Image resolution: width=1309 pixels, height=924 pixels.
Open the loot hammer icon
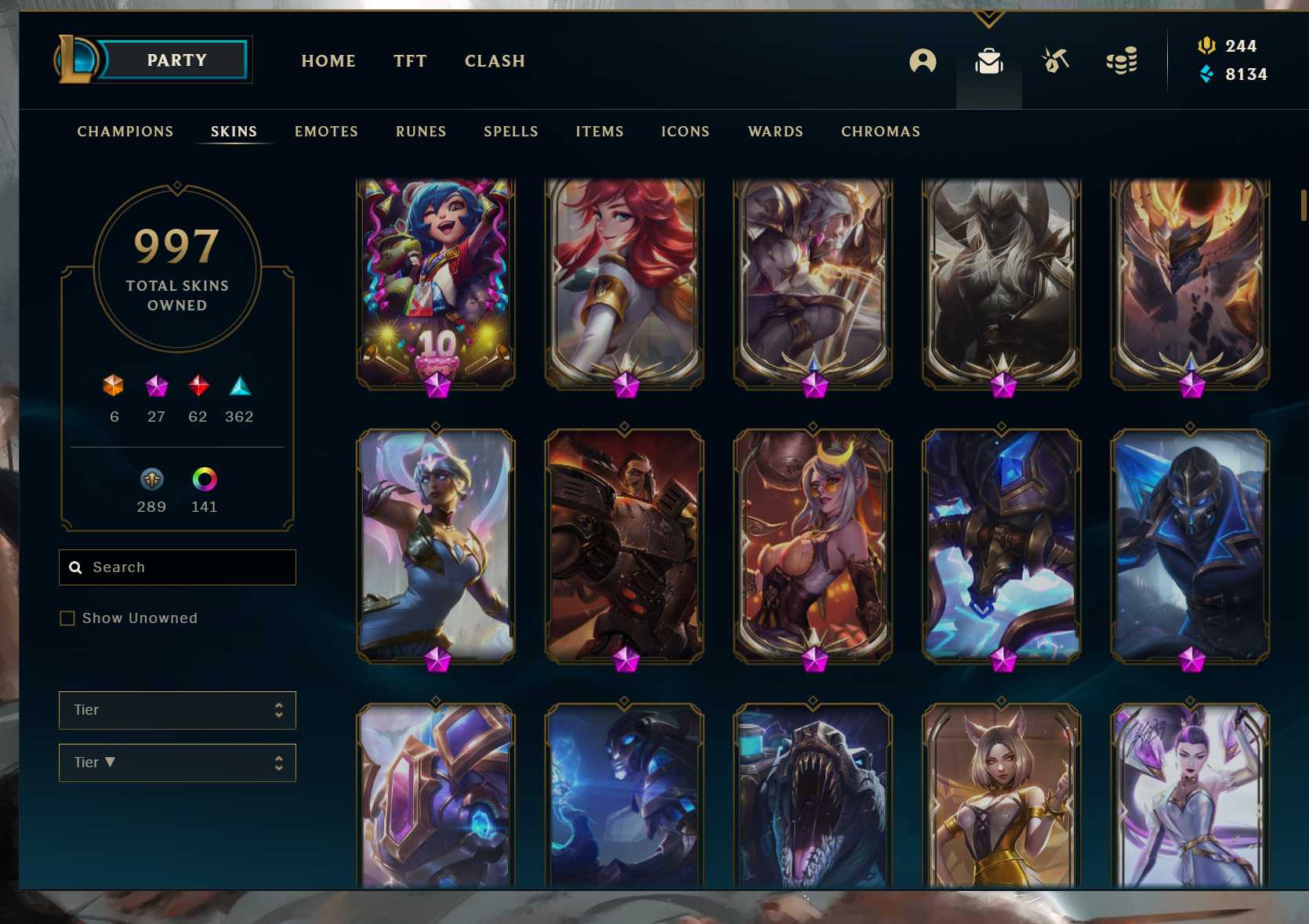1055,60
